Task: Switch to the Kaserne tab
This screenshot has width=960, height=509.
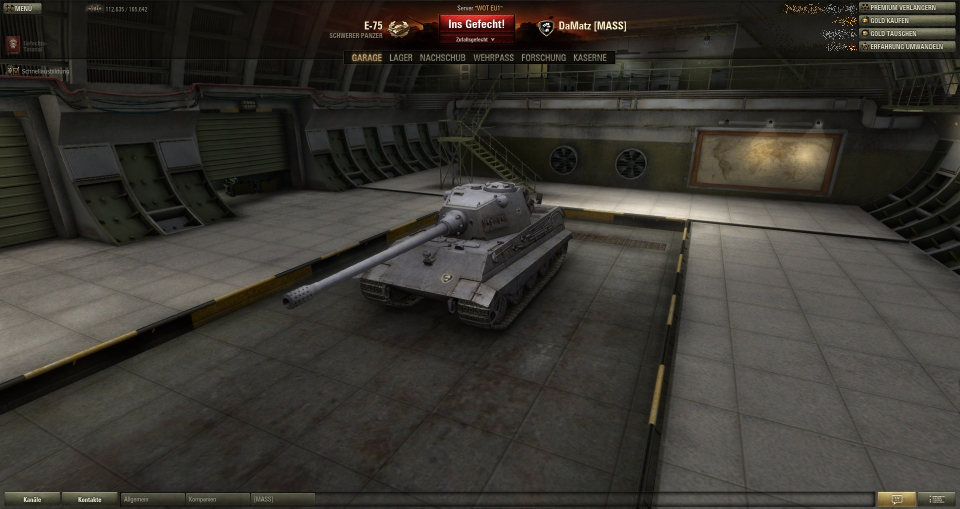Action: (x=590, y=58)
